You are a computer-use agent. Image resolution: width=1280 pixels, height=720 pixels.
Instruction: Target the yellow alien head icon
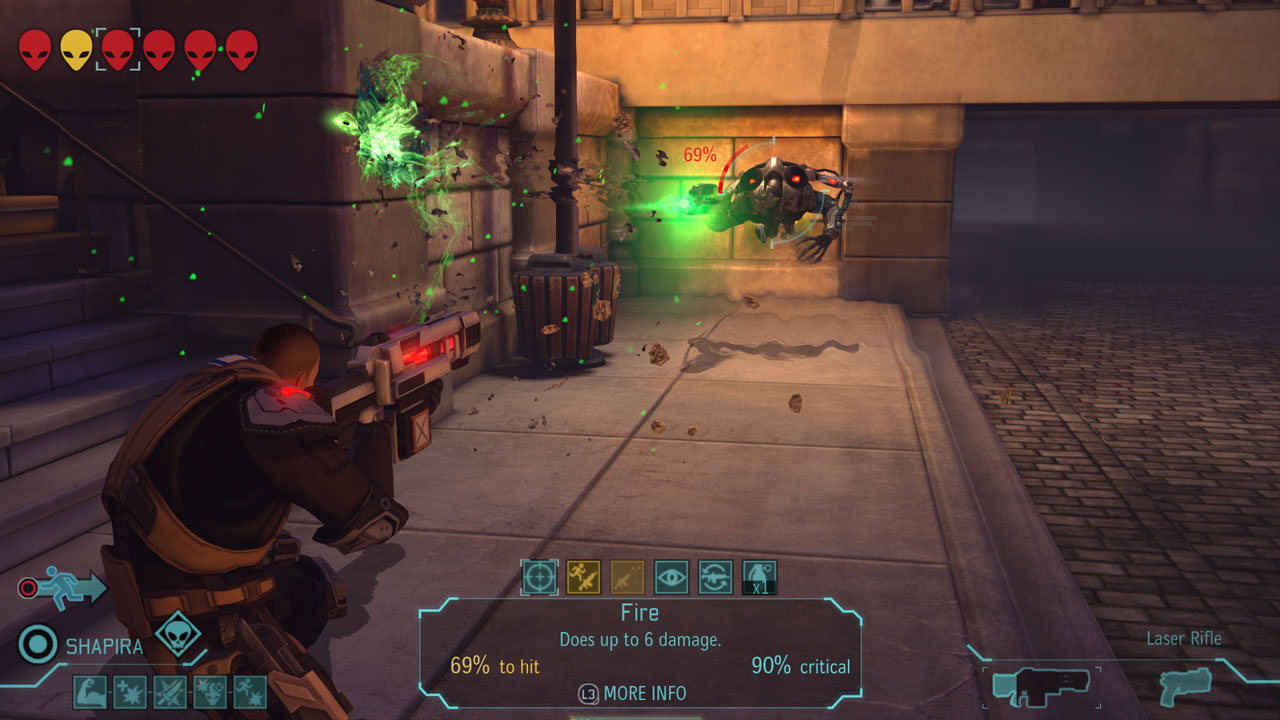coord(76,49)
